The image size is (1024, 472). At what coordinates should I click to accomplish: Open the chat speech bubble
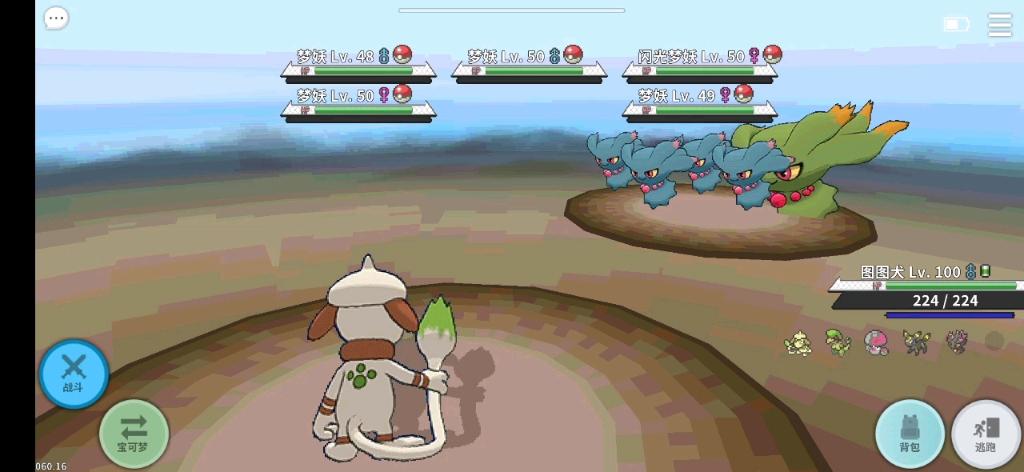[x=56, y=18]
